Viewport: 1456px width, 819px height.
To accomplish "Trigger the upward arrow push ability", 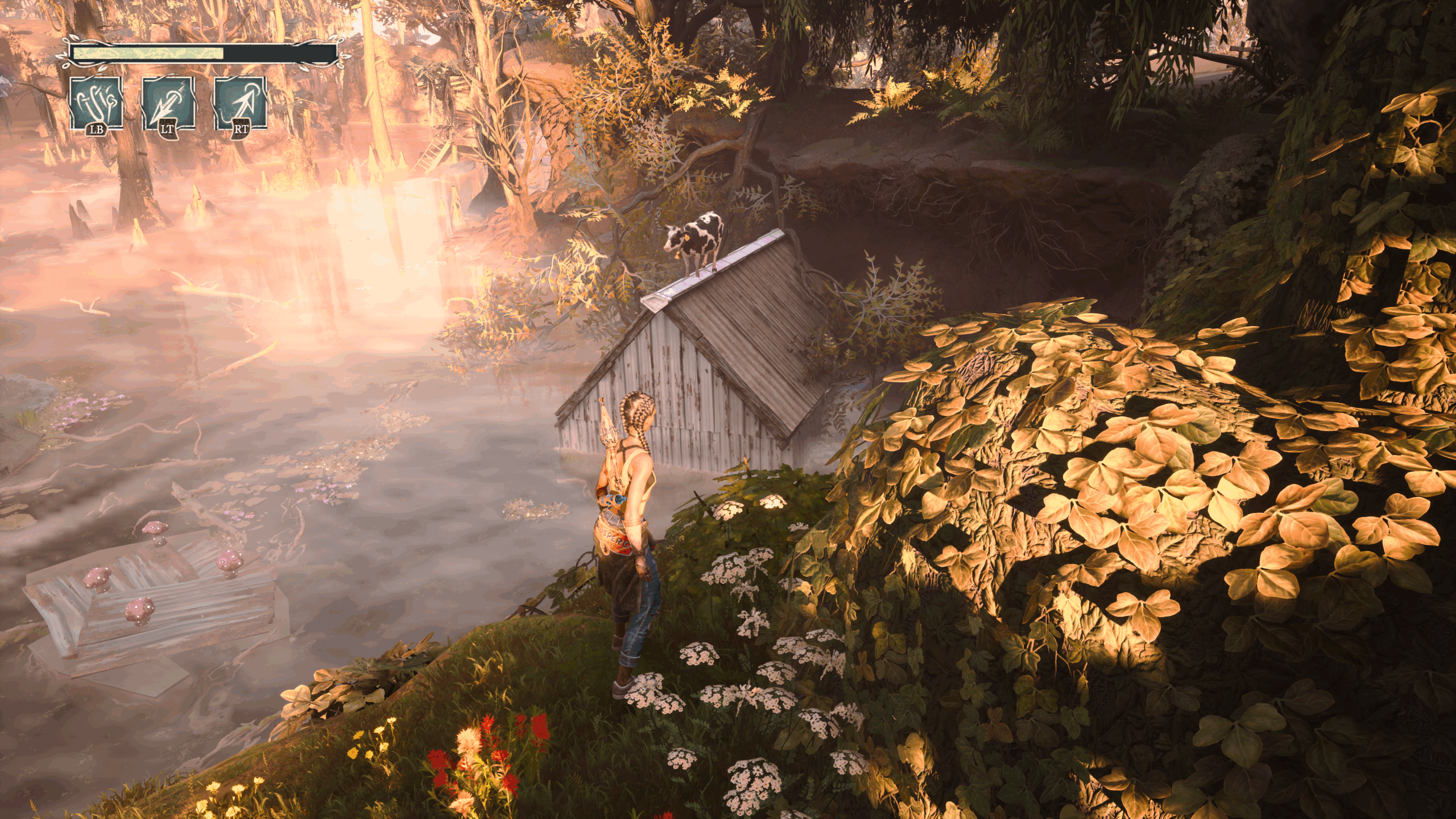I will (x=240, y=104).
